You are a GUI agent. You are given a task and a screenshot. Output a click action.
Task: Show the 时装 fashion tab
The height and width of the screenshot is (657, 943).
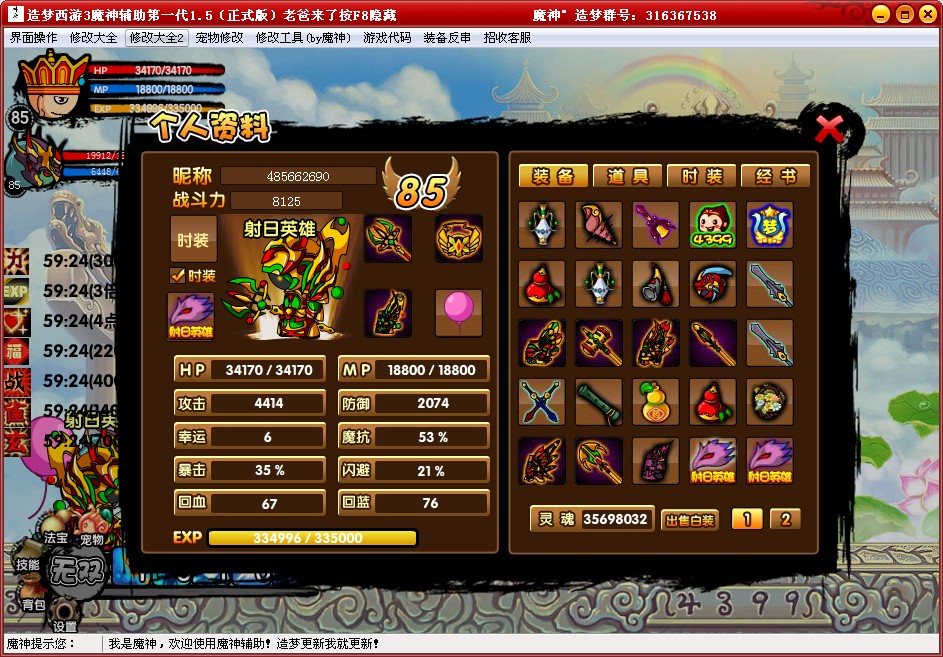702,176
